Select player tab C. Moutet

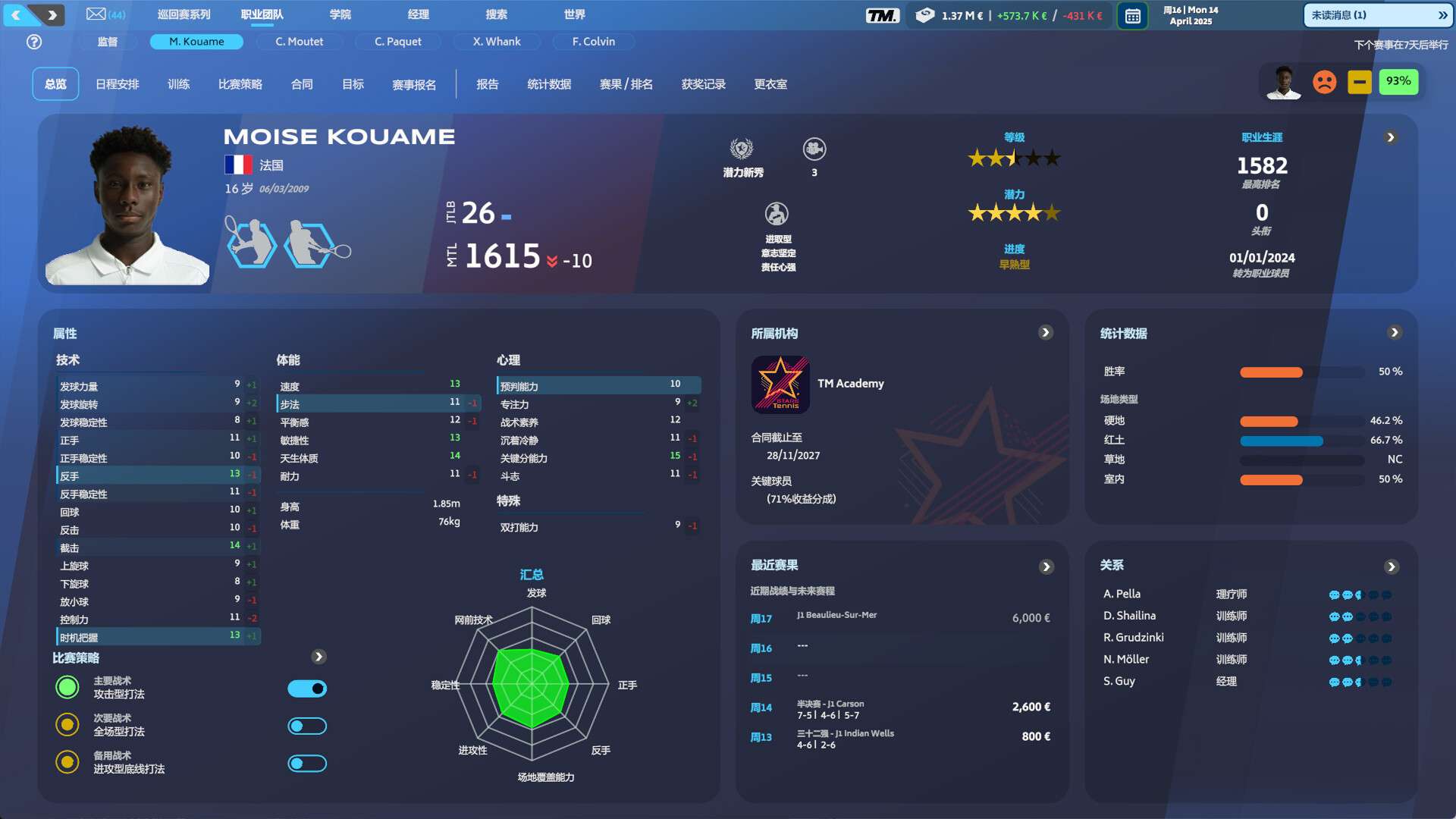pyautogui.click(x=299, y=42)
